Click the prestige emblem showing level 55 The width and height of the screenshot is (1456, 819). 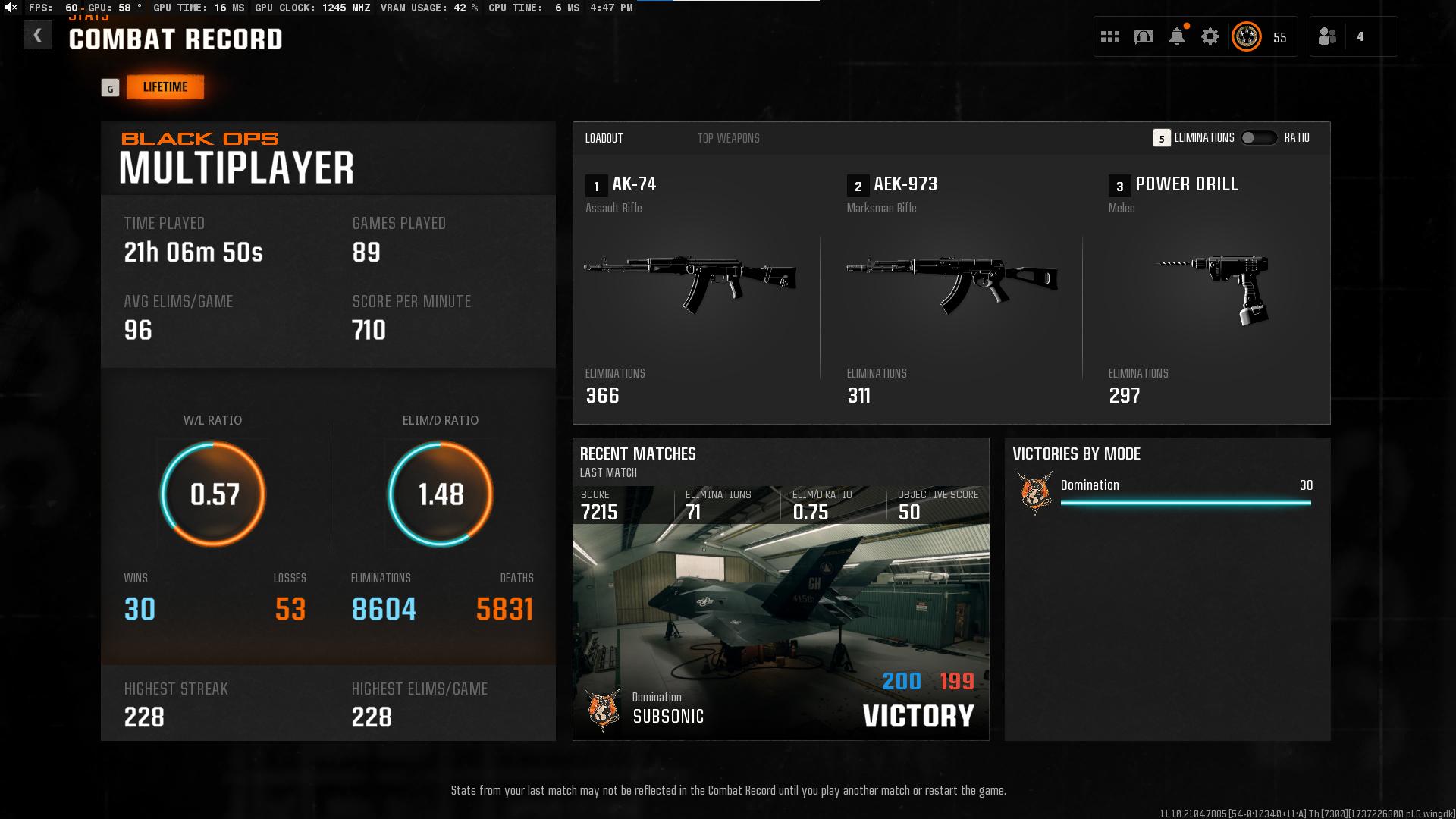(x=1246, y=36)
